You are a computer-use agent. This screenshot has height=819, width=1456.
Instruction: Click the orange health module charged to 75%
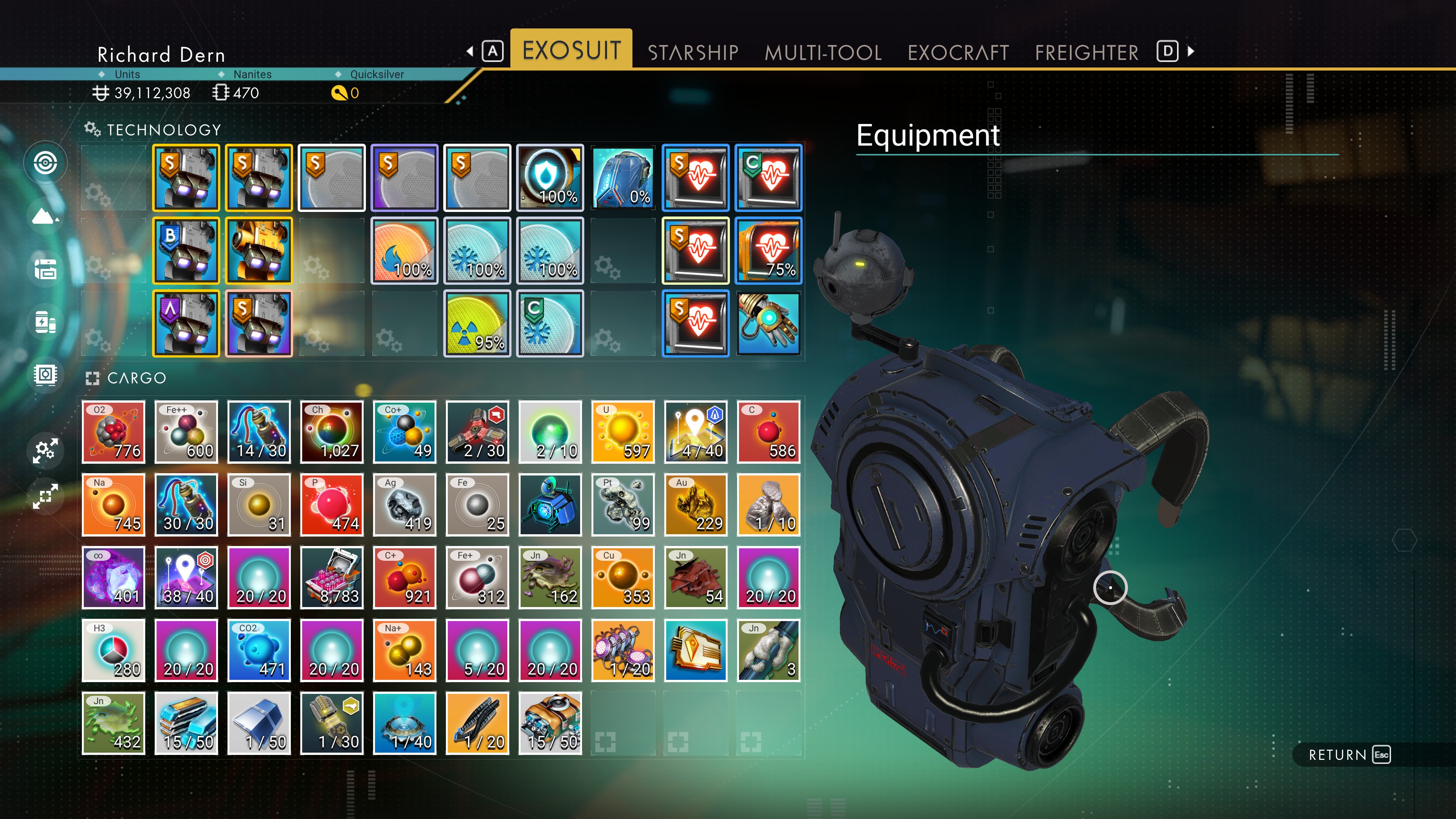768,250
